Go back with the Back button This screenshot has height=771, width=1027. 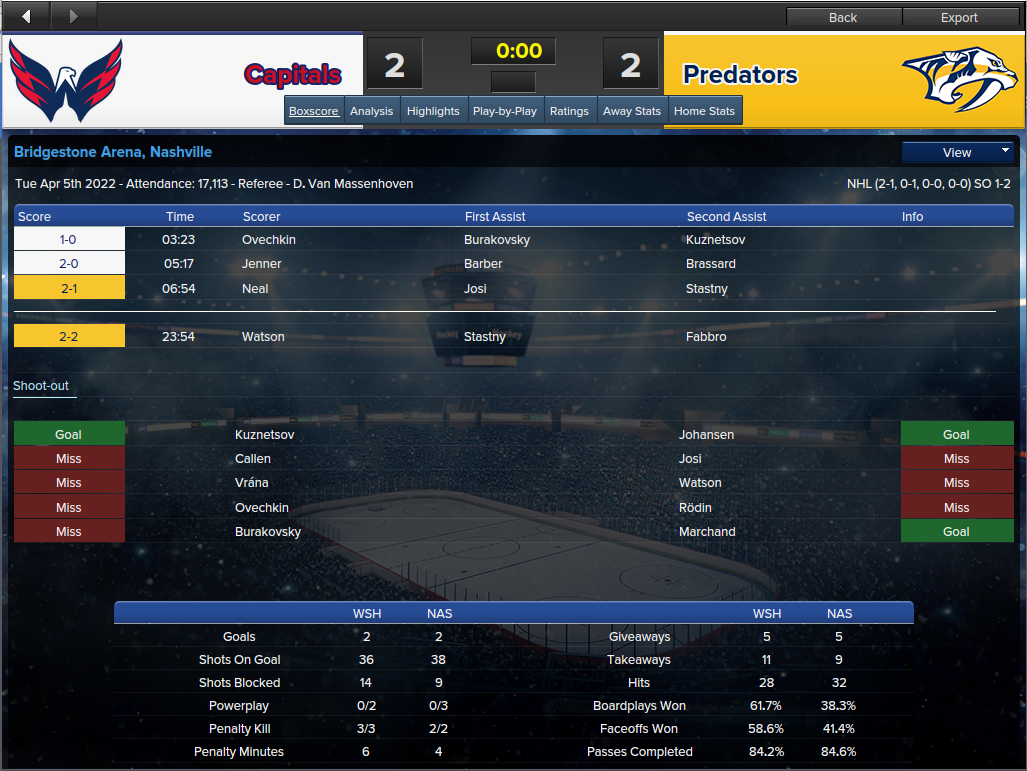point(843,17)
